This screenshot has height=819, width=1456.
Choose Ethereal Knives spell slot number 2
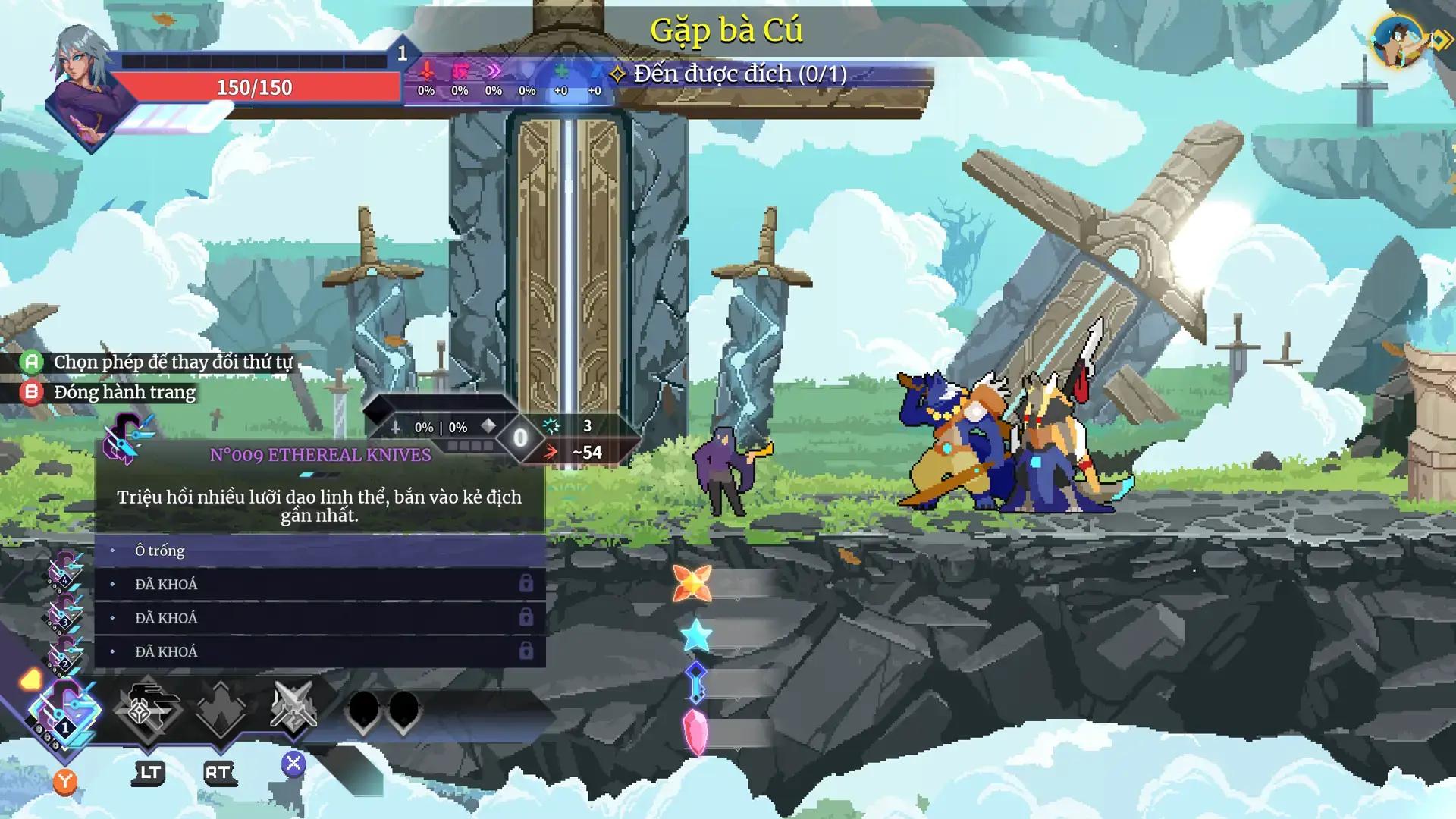click(x=64, y=654)
